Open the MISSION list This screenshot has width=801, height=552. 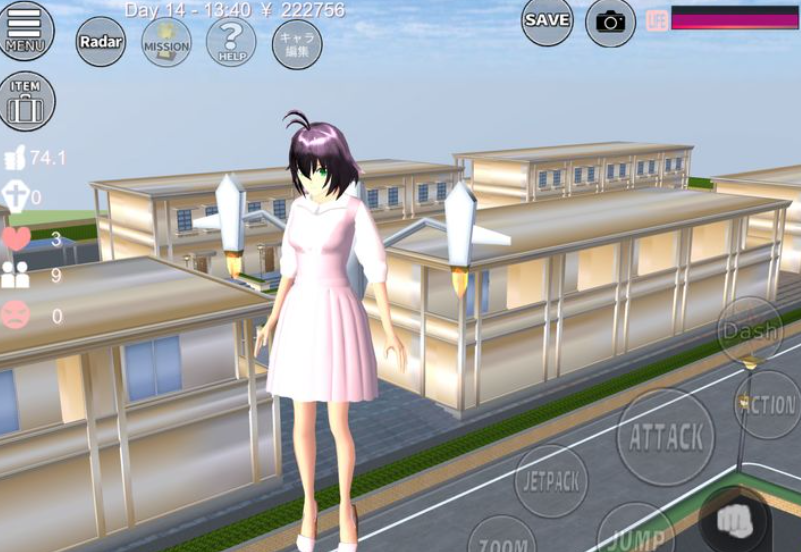(x=166, y=42)
